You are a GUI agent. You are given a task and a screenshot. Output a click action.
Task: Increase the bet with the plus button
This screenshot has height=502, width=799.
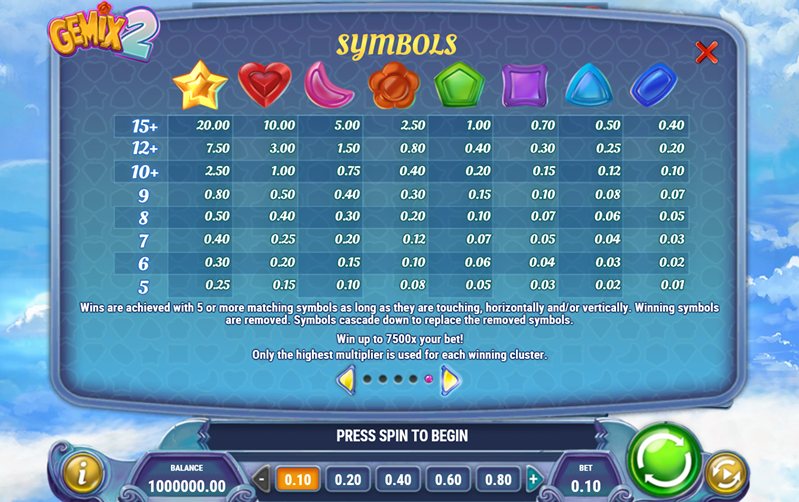533,479
